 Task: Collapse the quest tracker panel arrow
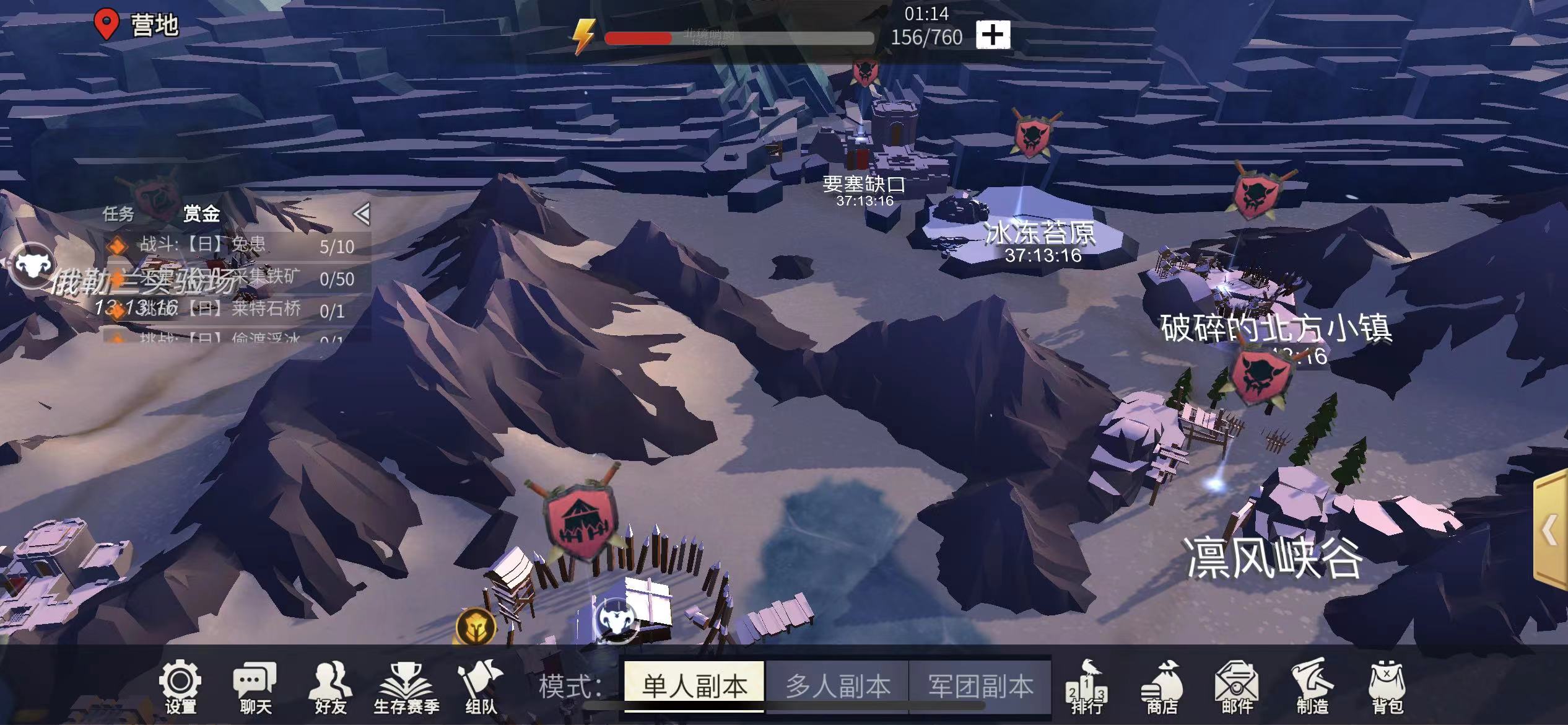pyautogui.click(x=362, y=214)
